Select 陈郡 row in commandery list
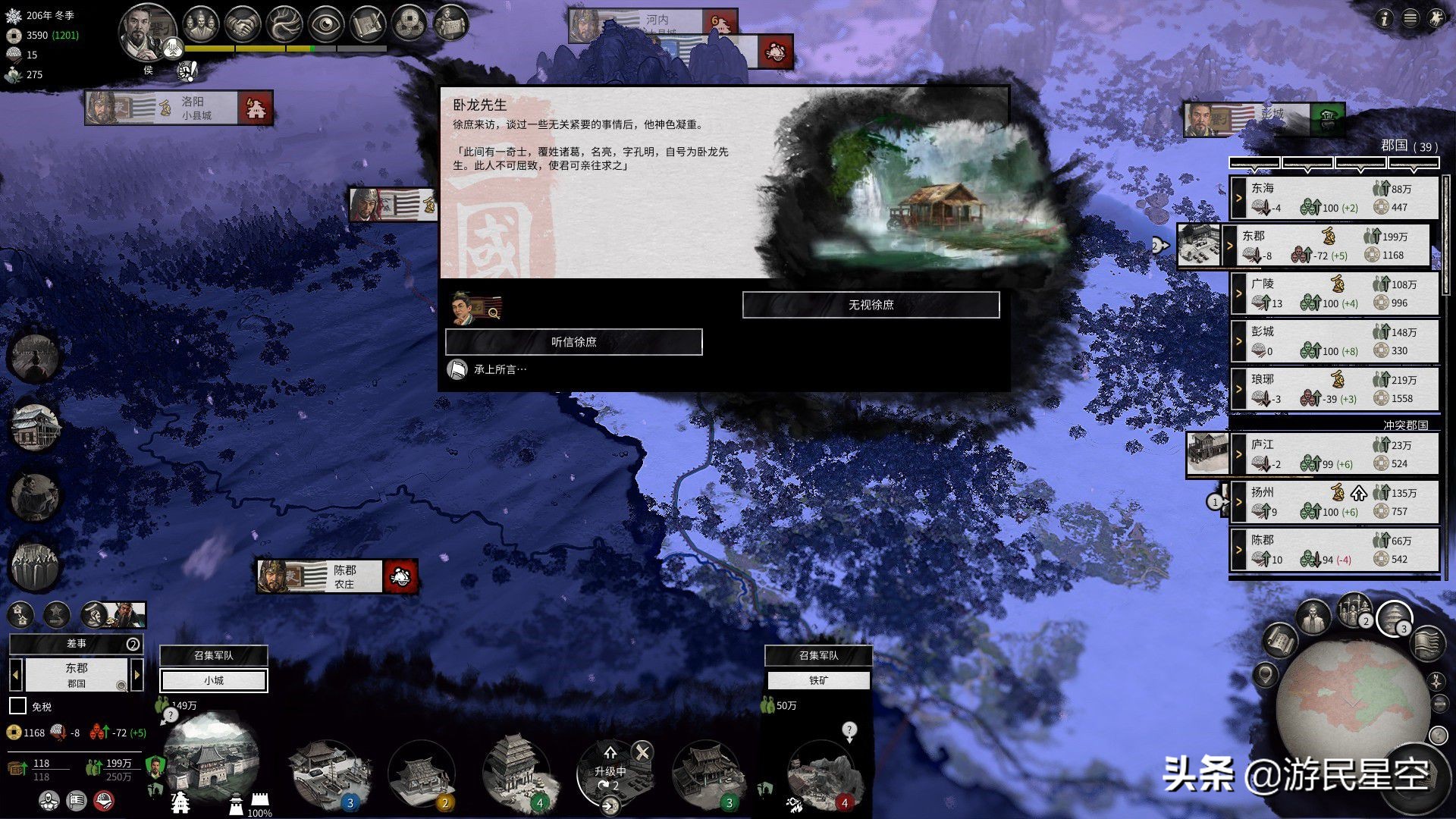This screenshot has height=819, width=1456. pyautogui.click(x=1335, y=550)
